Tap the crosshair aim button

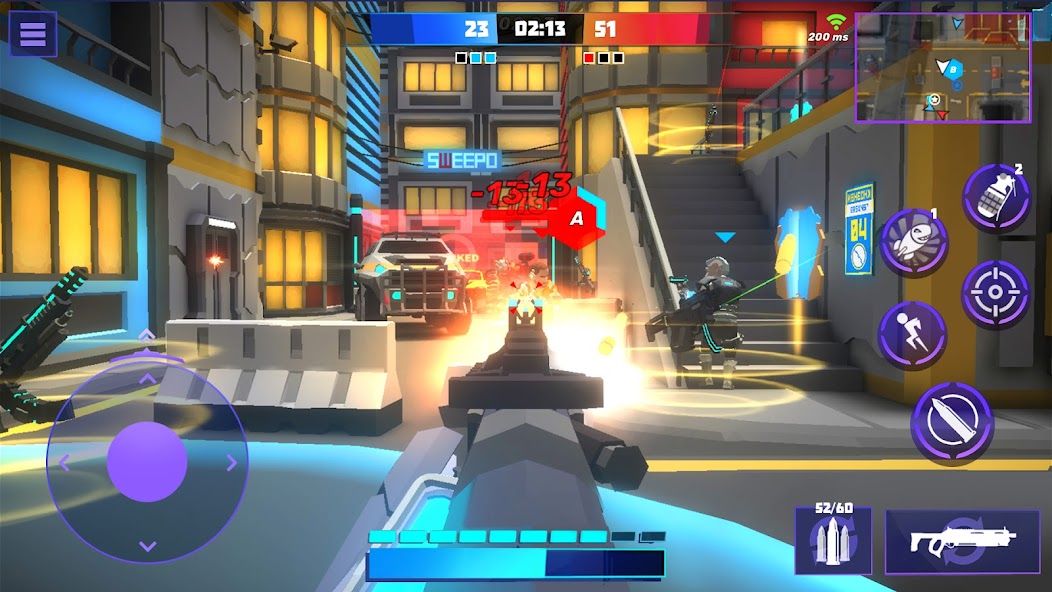tap(996, 293)
